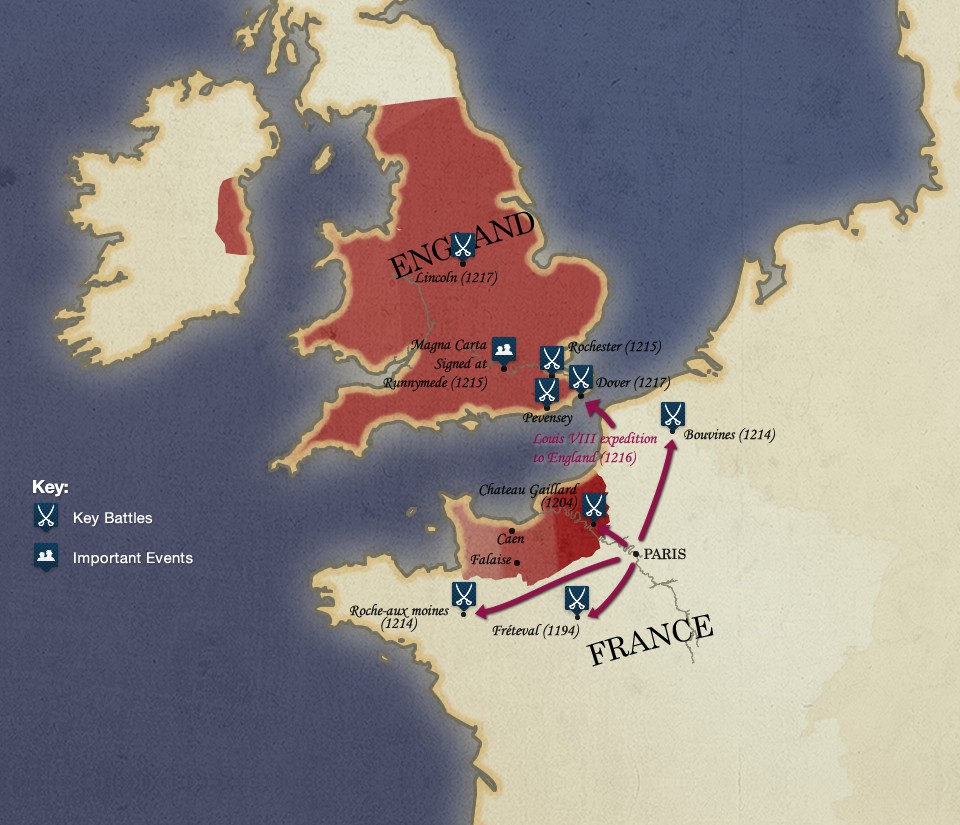Click the Important Events legend entry

[x=132, y=558]
